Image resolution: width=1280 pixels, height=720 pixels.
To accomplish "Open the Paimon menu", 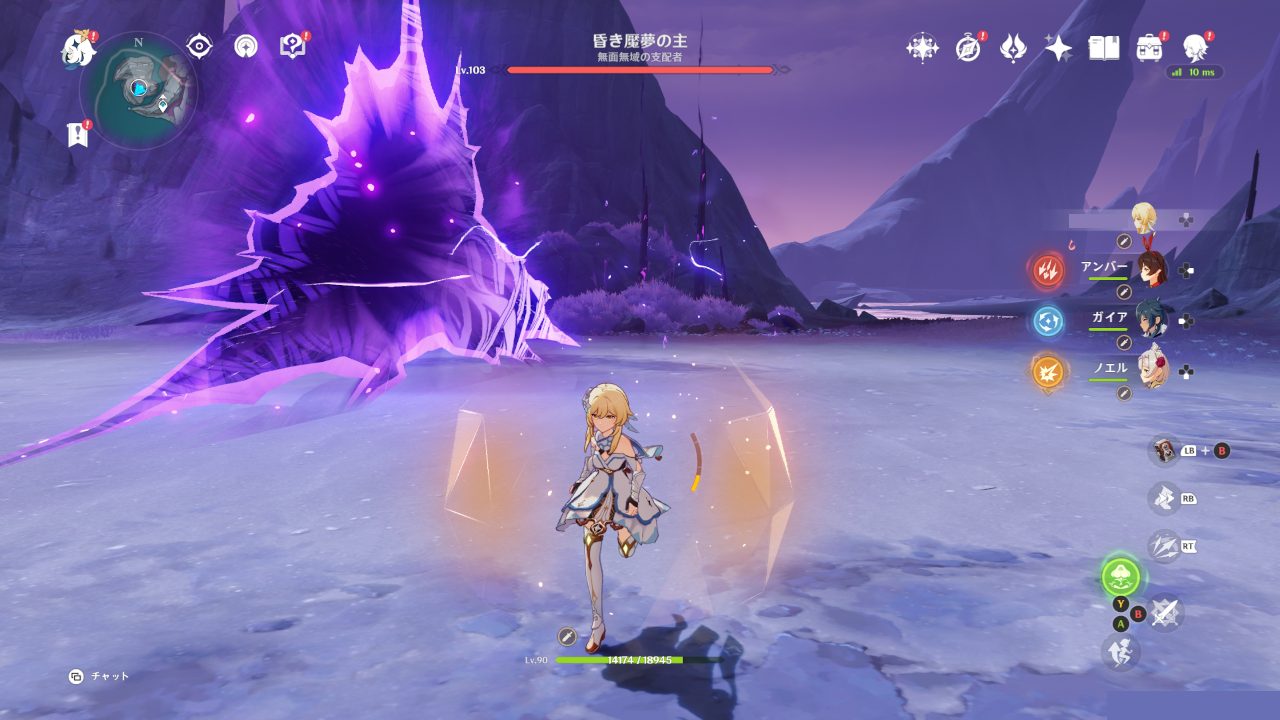I will 78,48.
